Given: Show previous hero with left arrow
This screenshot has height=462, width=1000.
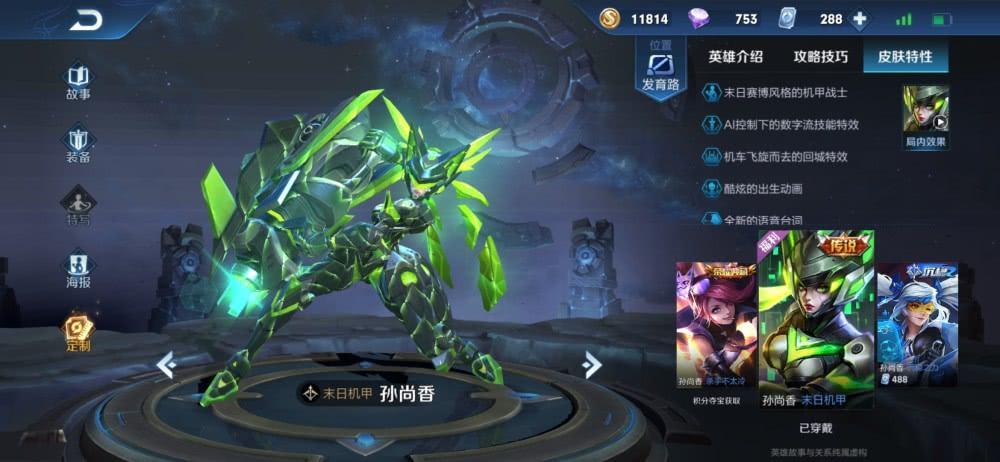Looking at the screenshot, I should tap(167, 365).
